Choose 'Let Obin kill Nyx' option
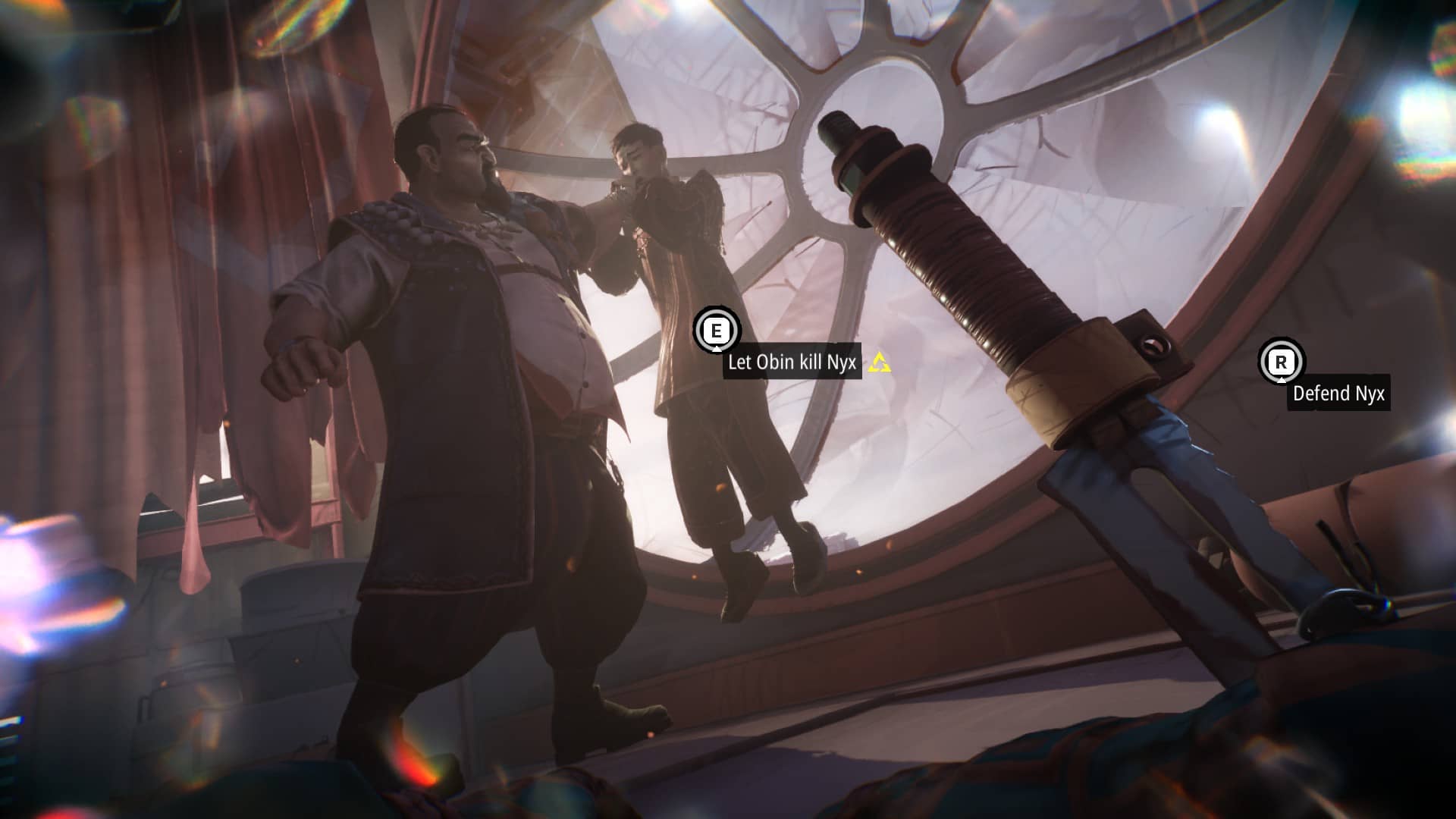Viewport: 1456px width, 819px height. (x=791, y=362)
